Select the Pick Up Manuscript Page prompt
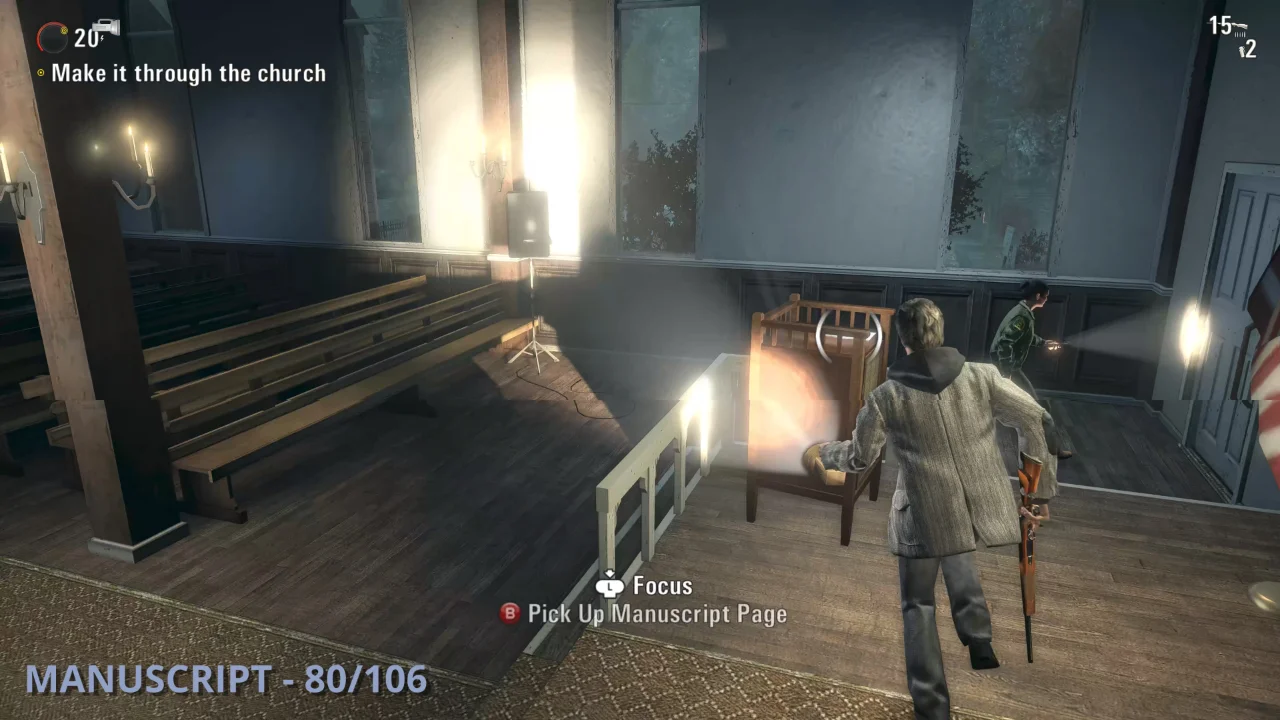The image size is (1280, 720). click(x=658, y=614)
